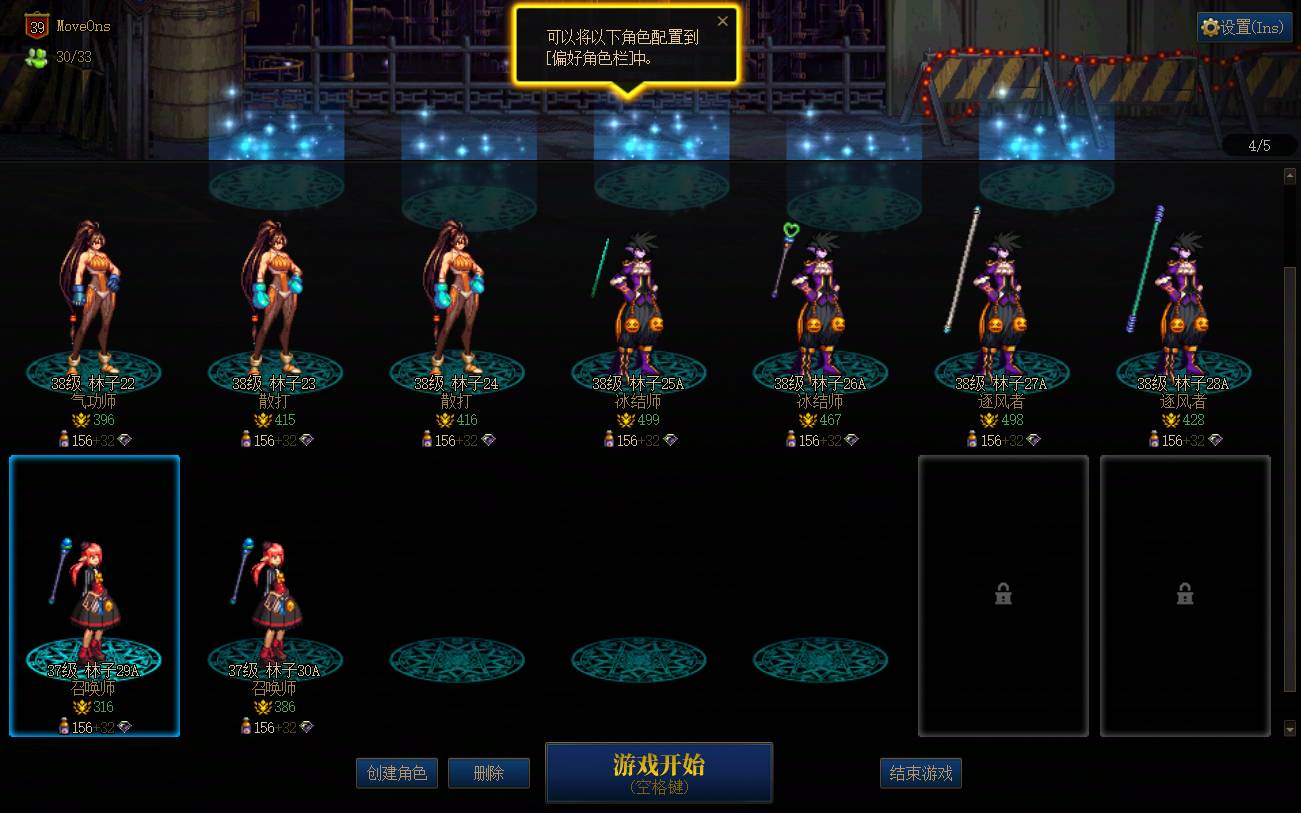Click the 创建角色 create character button

pos(397,772)
